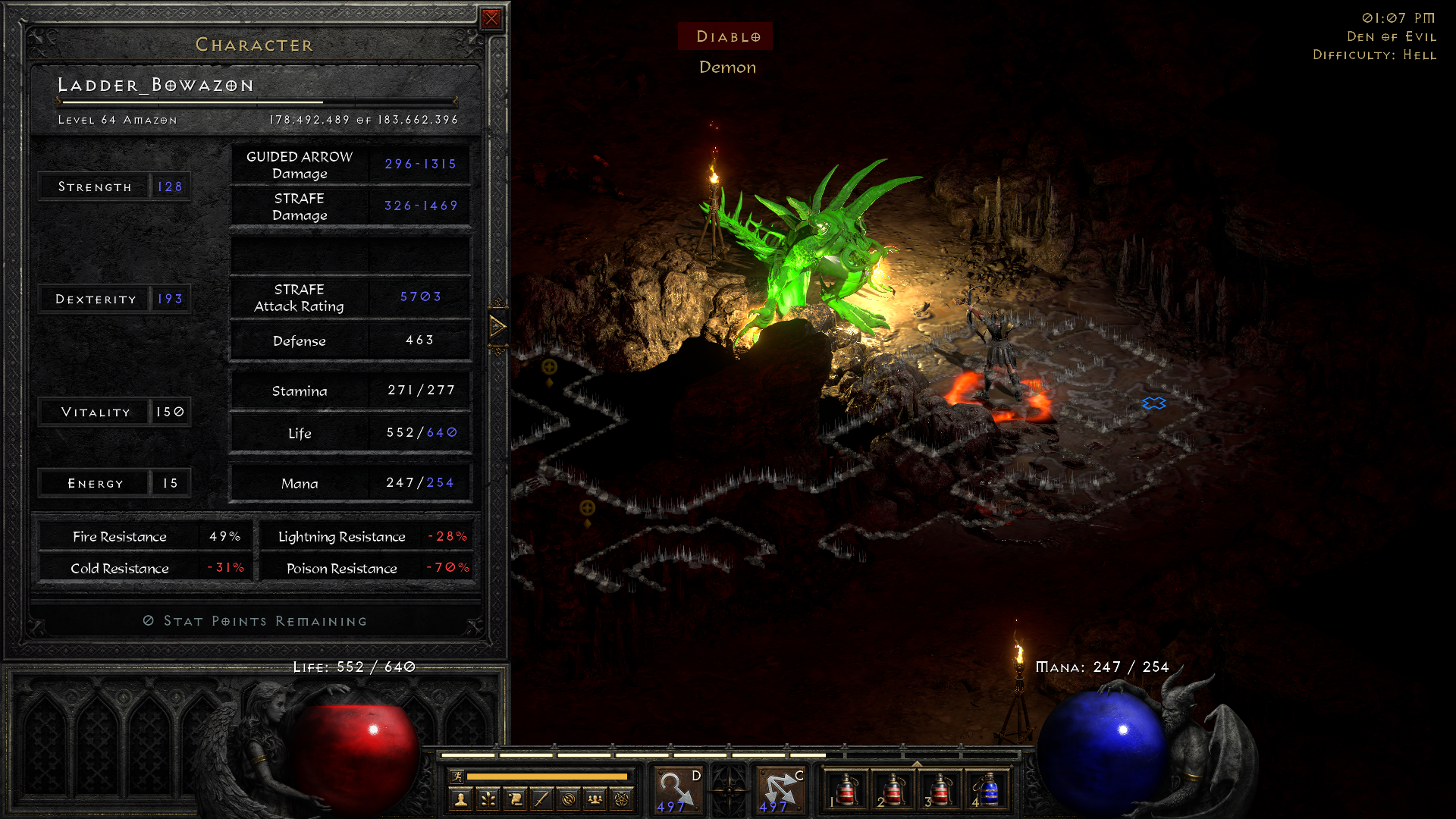Open the character sheet bust icon
1456x819 pixels.
click(460, 799)
